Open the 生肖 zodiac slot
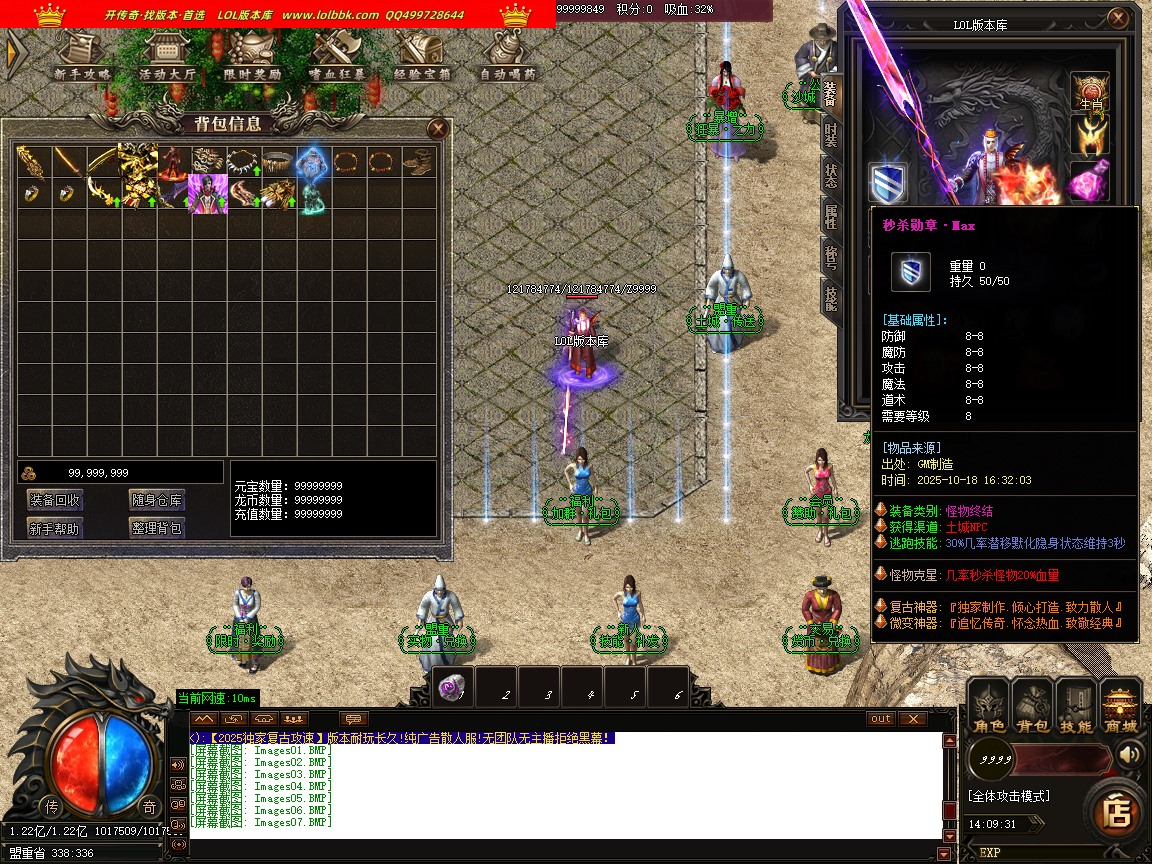 coord(1090,92)
